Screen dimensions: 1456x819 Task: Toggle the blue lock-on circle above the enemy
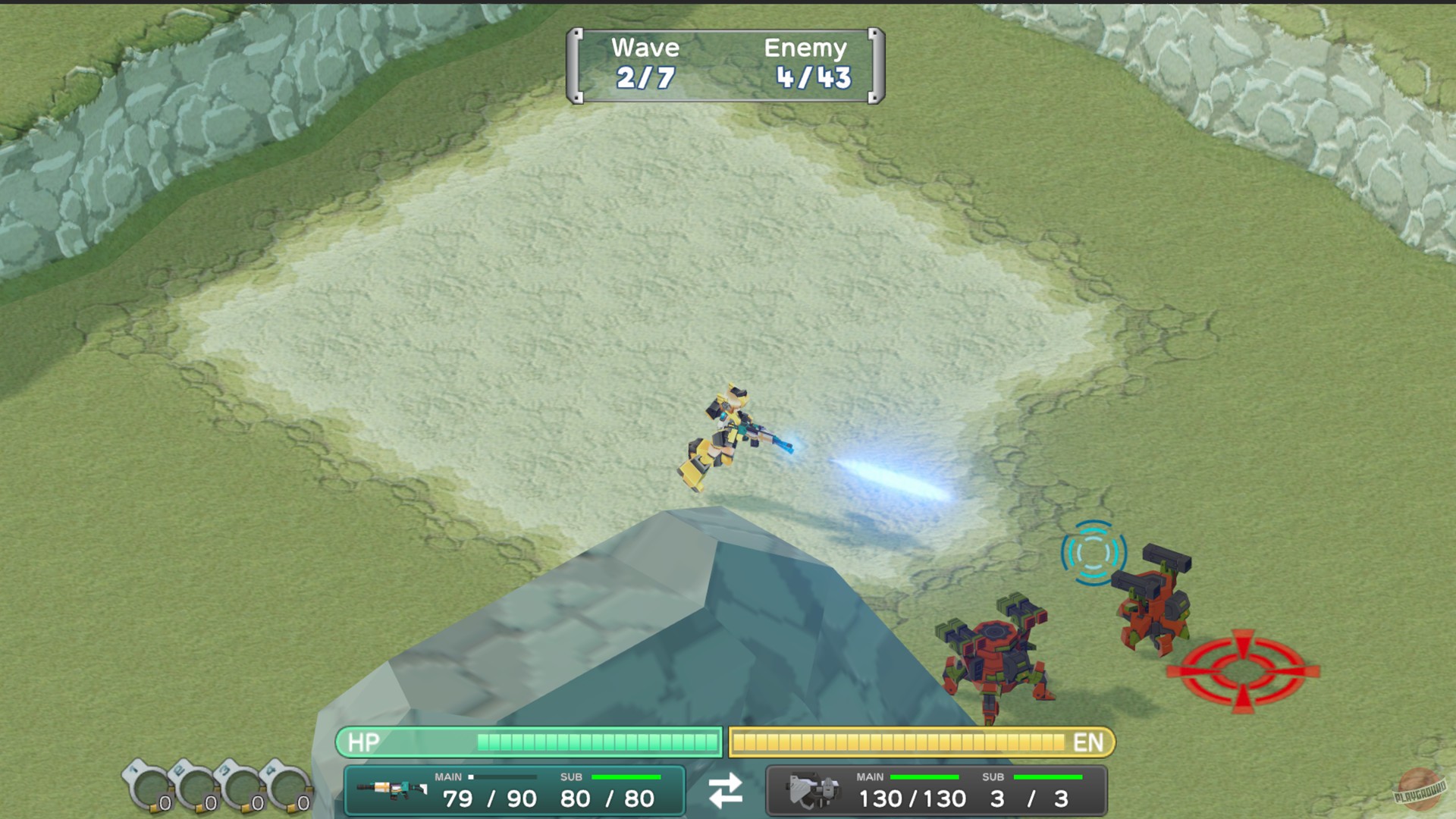point(1092,554)
